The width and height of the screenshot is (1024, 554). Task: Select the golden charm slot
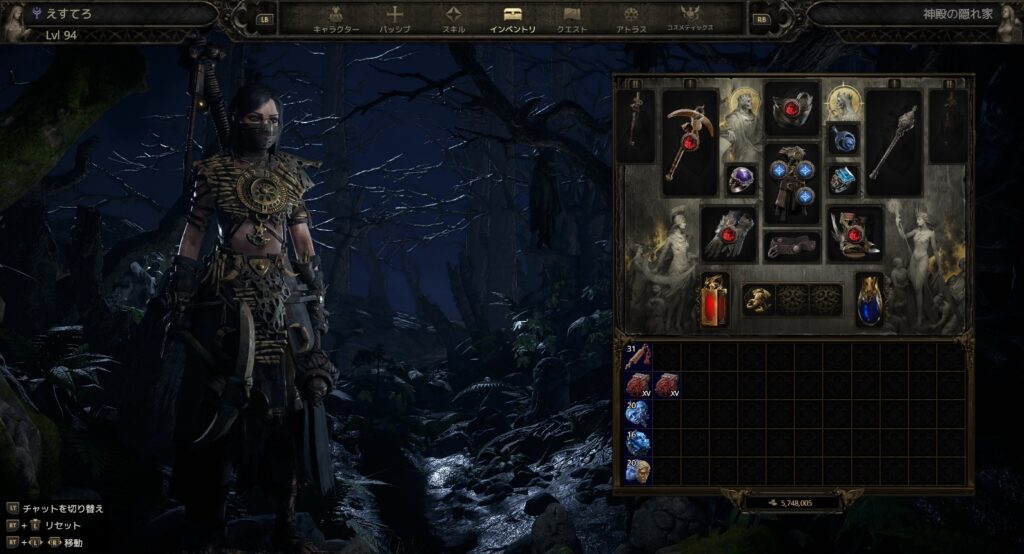(758, 299)
